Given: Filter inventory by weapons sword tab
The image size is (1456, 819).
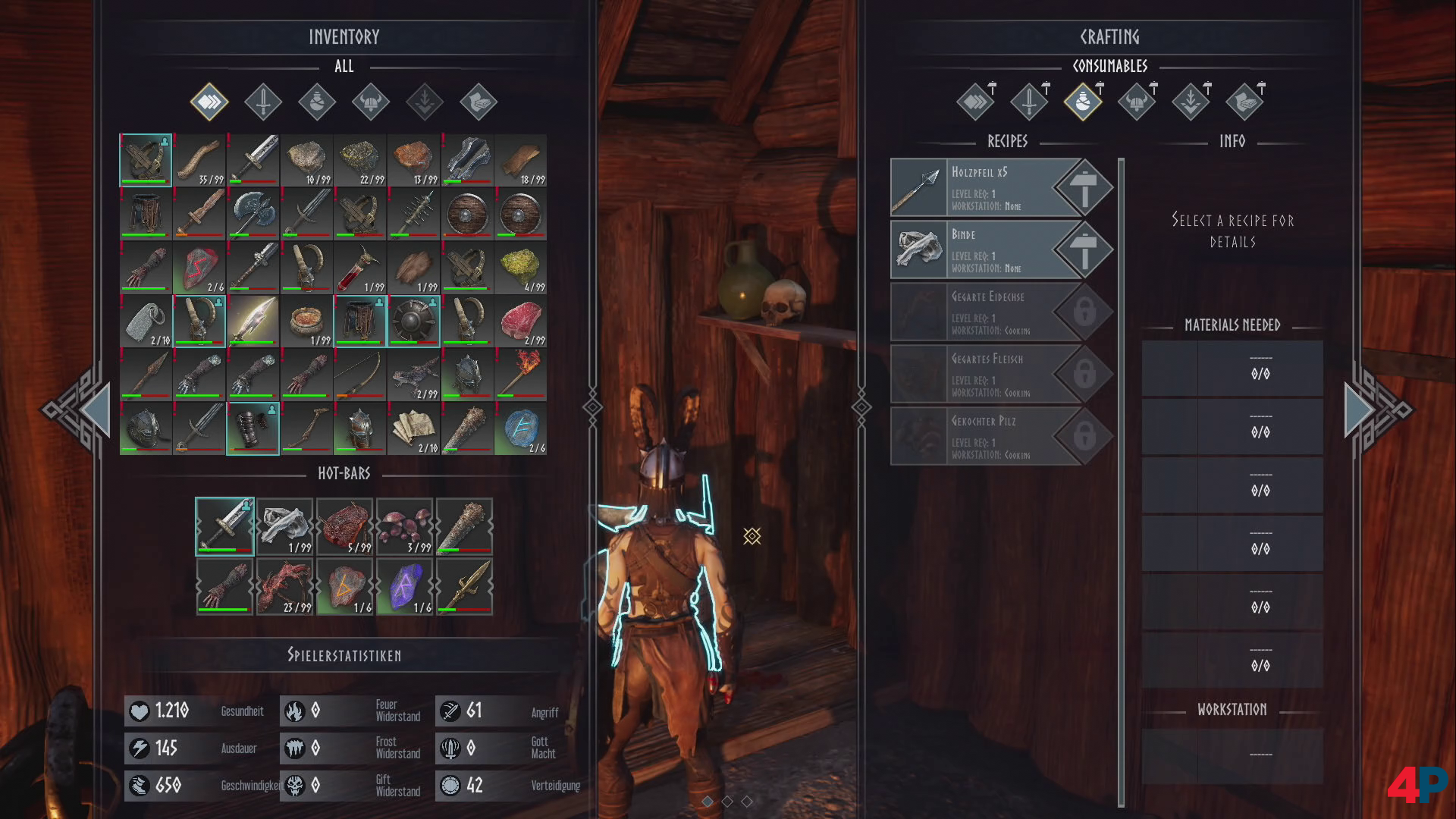Looking at the screenshot, I should pyautogui.click(x=263, y=102).
